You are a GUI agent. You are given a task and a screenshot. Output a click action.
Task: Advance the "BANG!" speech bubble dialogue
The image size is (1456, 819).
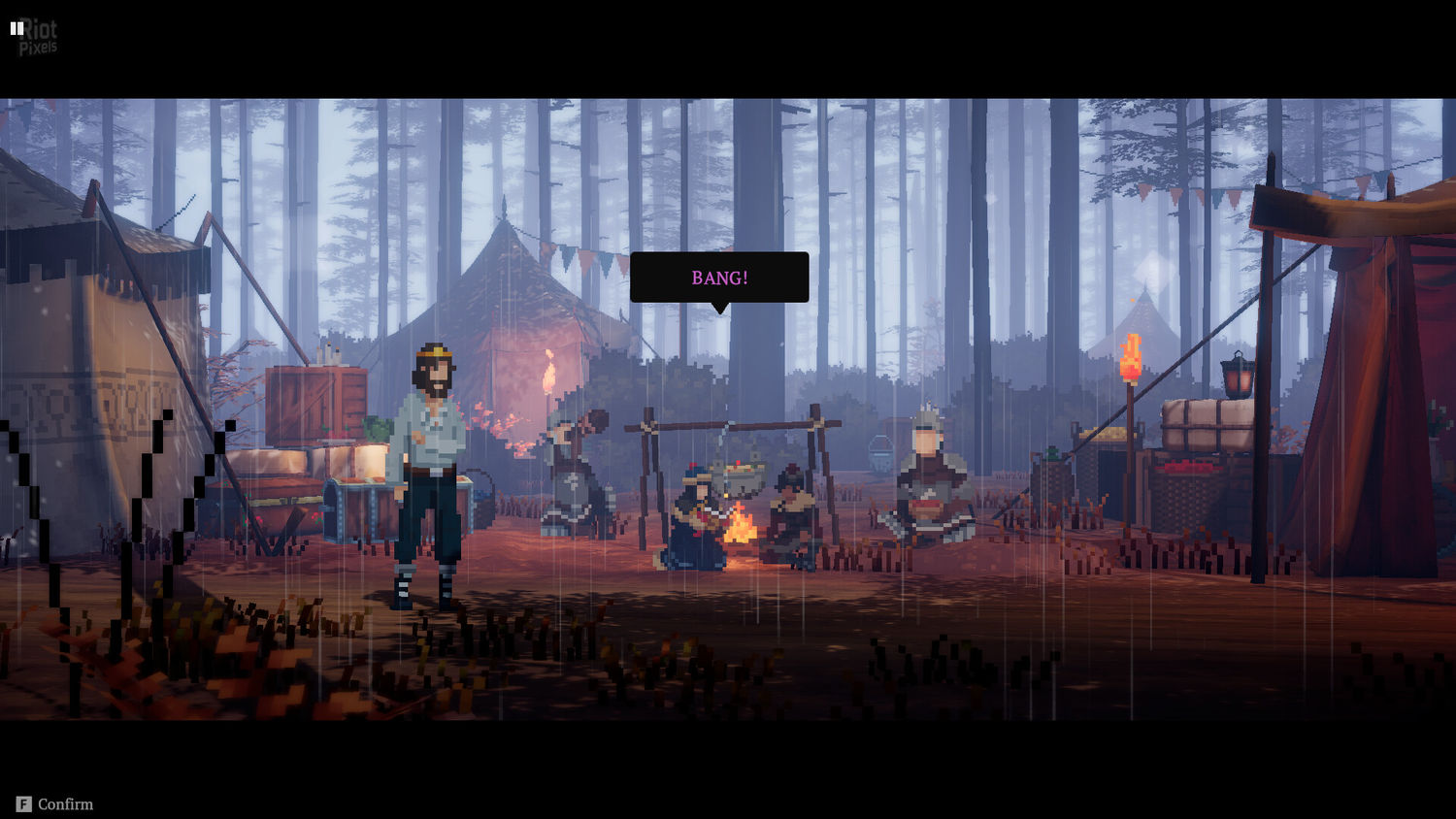click(718, 278)
